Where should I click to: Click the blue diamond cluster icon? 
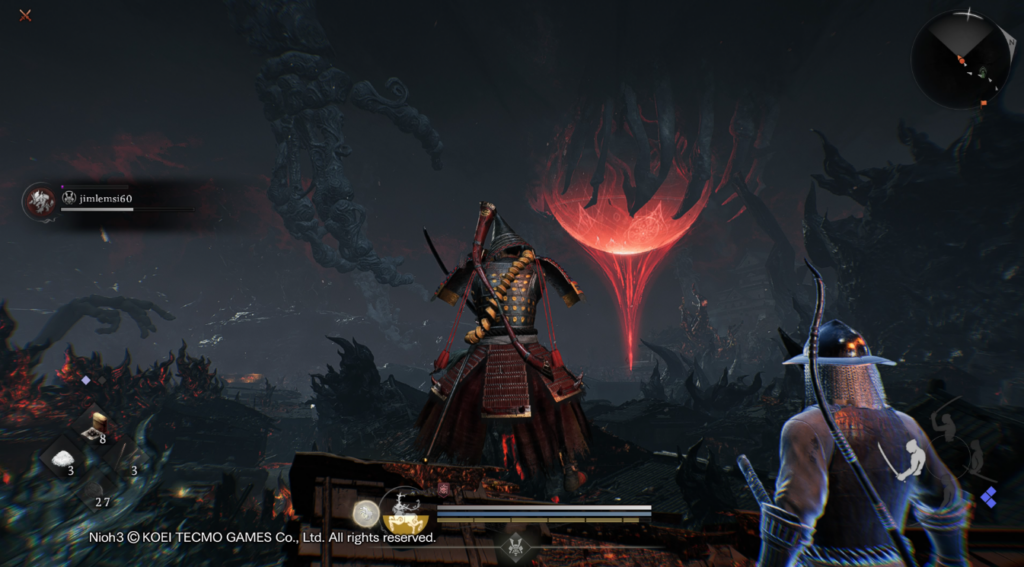[x=989, y=497]
